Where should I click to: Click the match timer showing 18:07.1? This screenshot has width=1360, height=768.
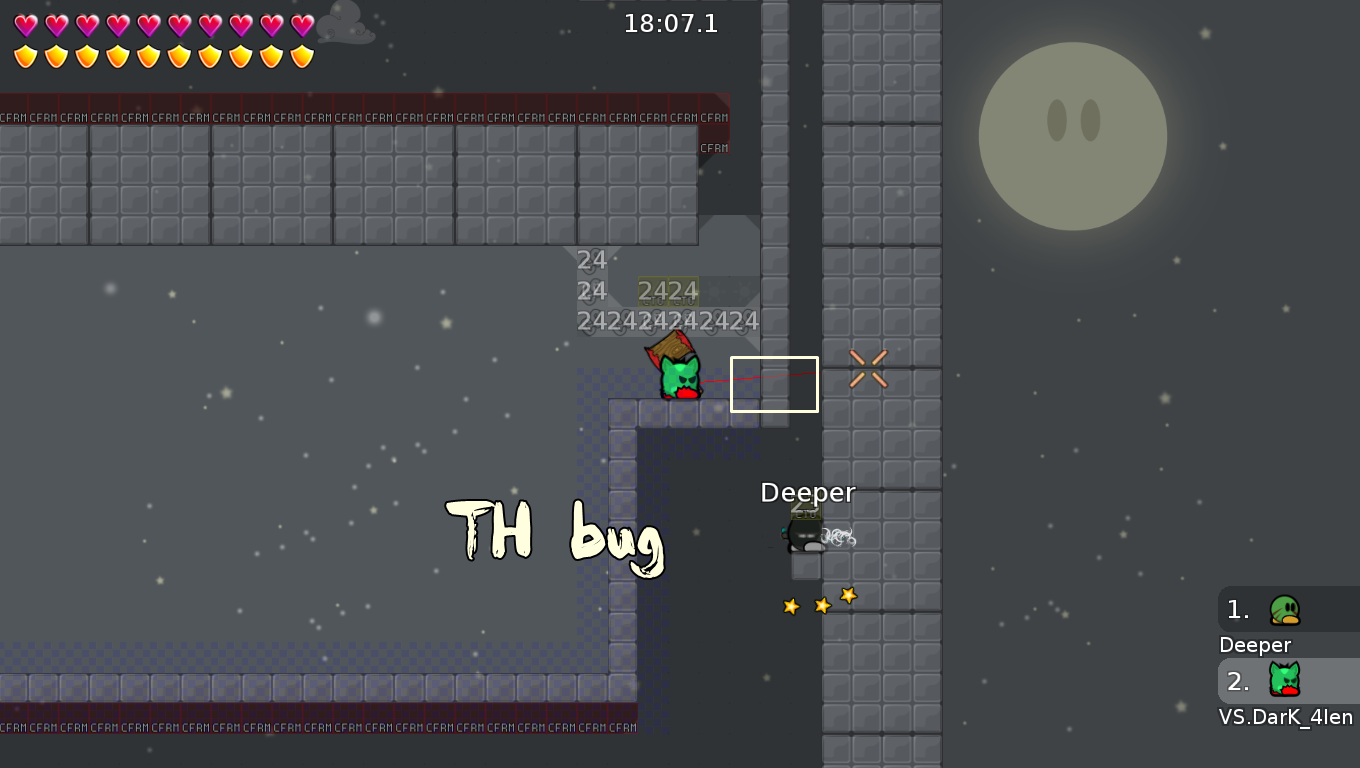coord(672,23)
